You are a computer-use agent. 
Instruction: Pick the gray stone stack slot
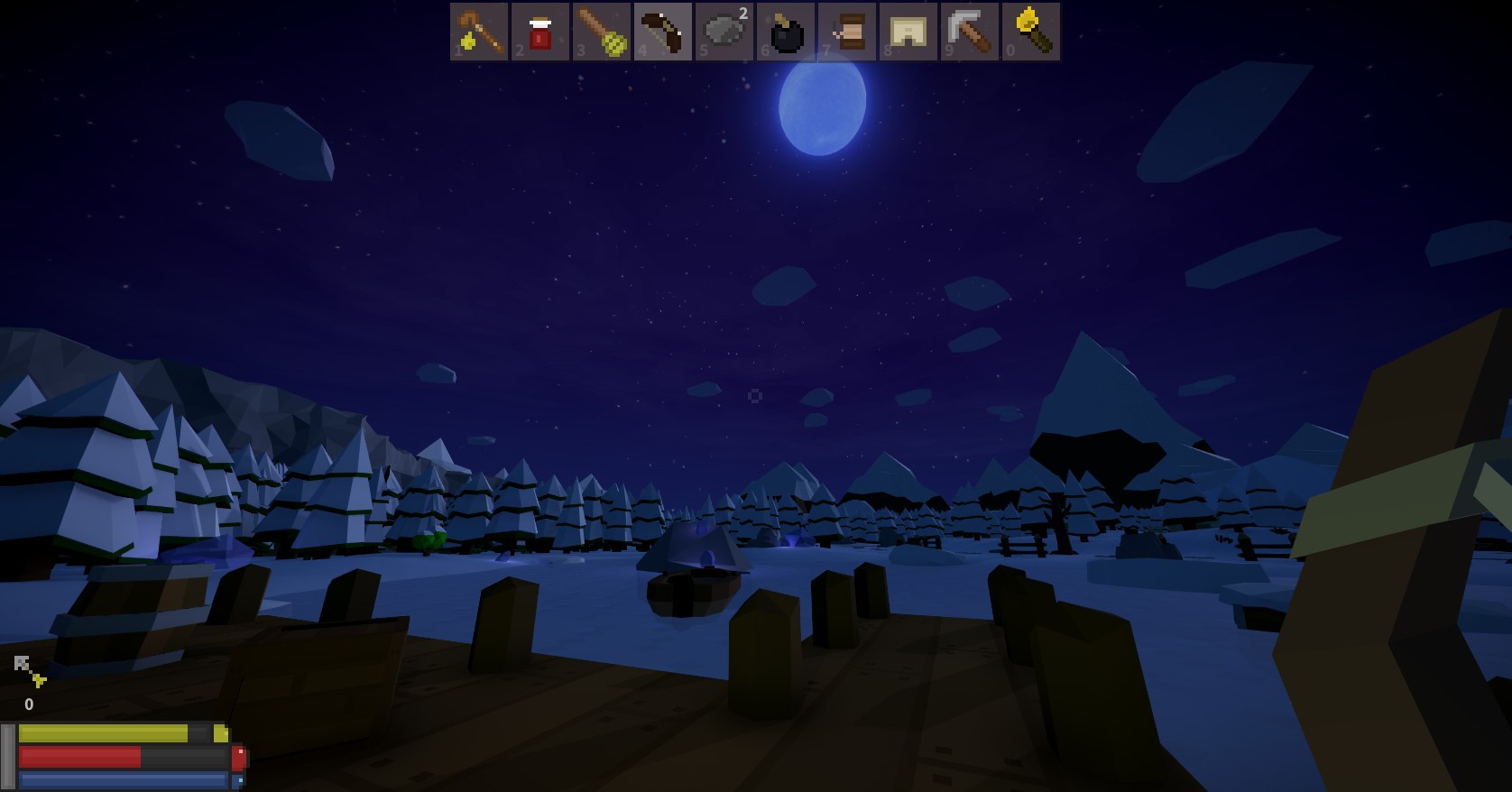click(724, 32)
